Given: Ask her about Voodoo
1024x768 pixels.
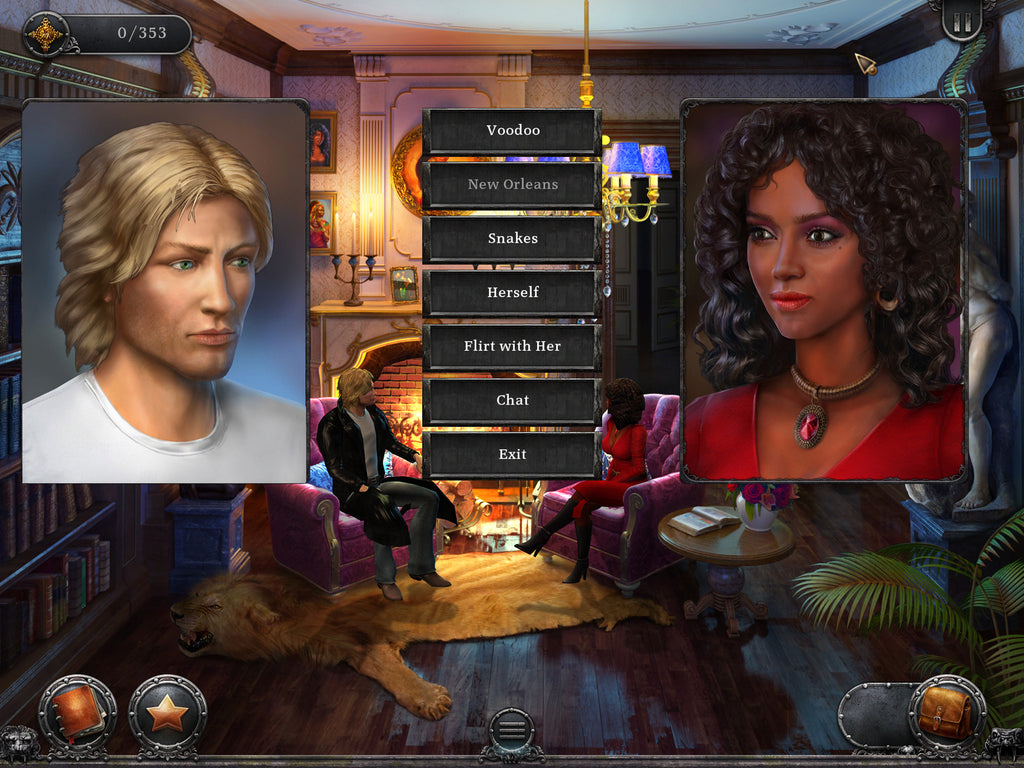Looking at the screenshot, I should (x=512, y=131).
